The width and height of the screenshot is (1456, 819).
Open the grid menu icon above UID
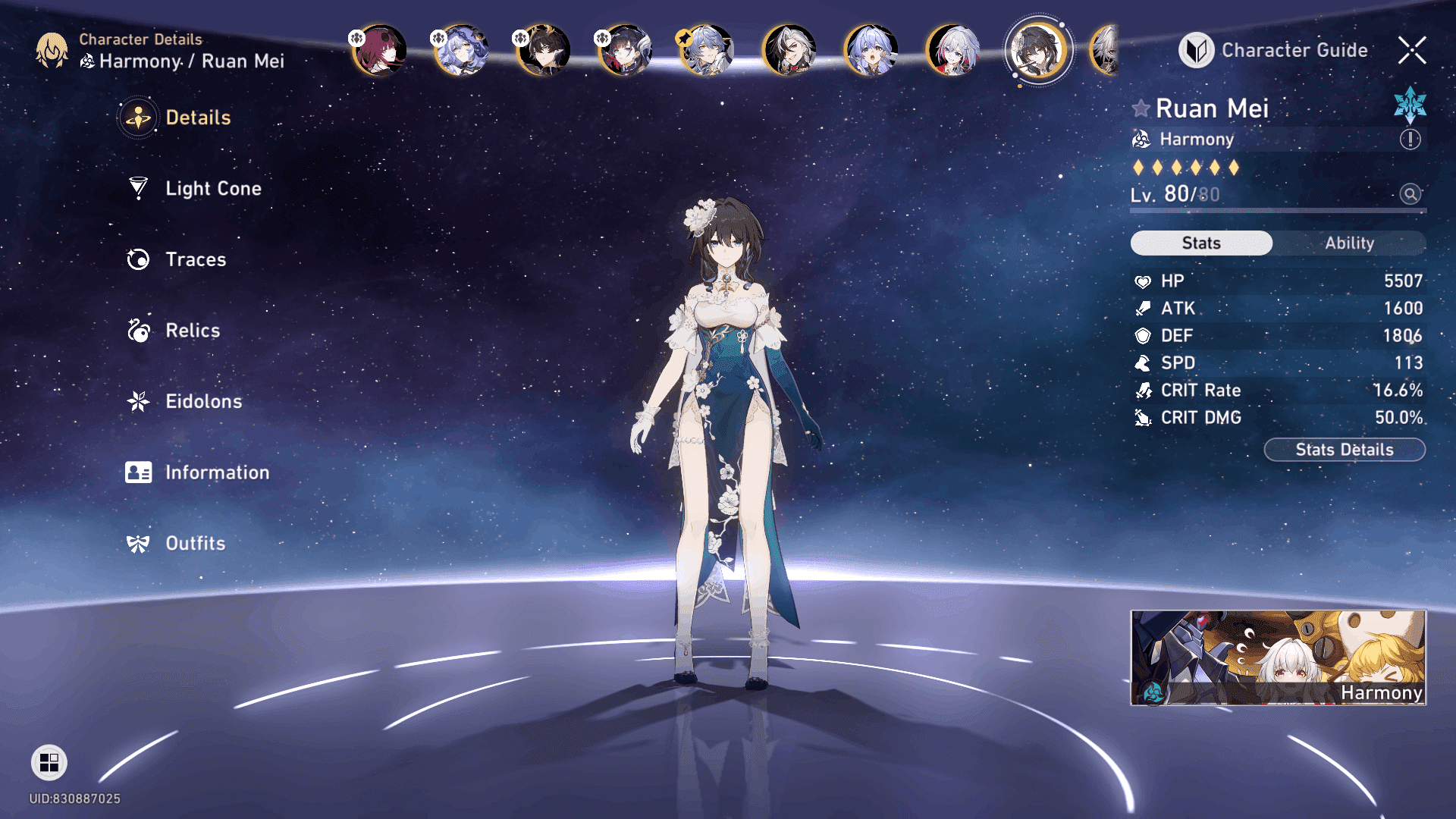pos(49,762)
